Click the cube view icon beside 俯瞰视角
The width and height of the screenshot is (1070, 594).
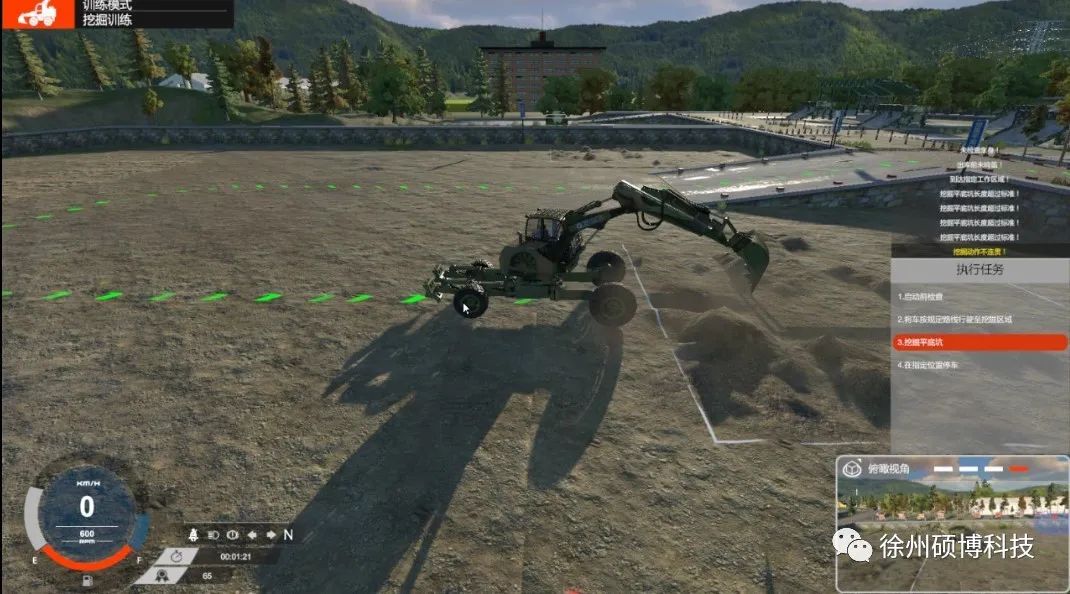(852, 468)
